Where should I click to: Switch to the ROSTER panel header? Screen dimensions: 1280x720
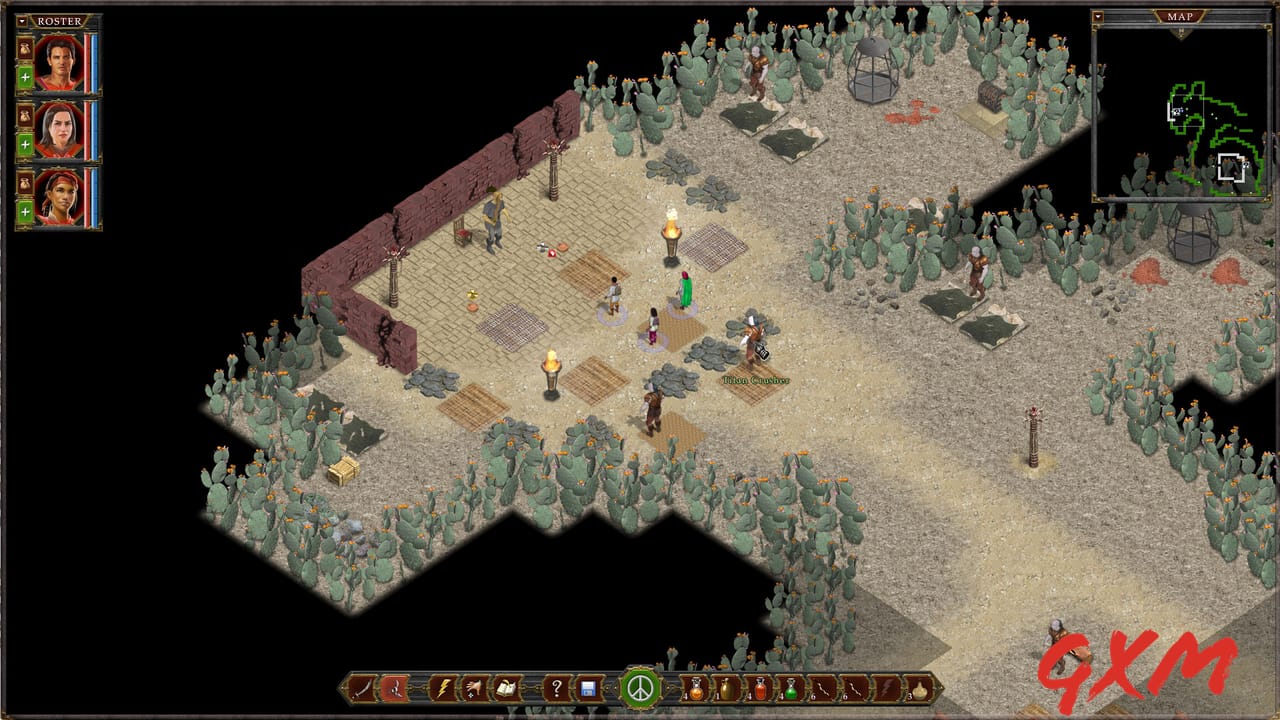58,20
